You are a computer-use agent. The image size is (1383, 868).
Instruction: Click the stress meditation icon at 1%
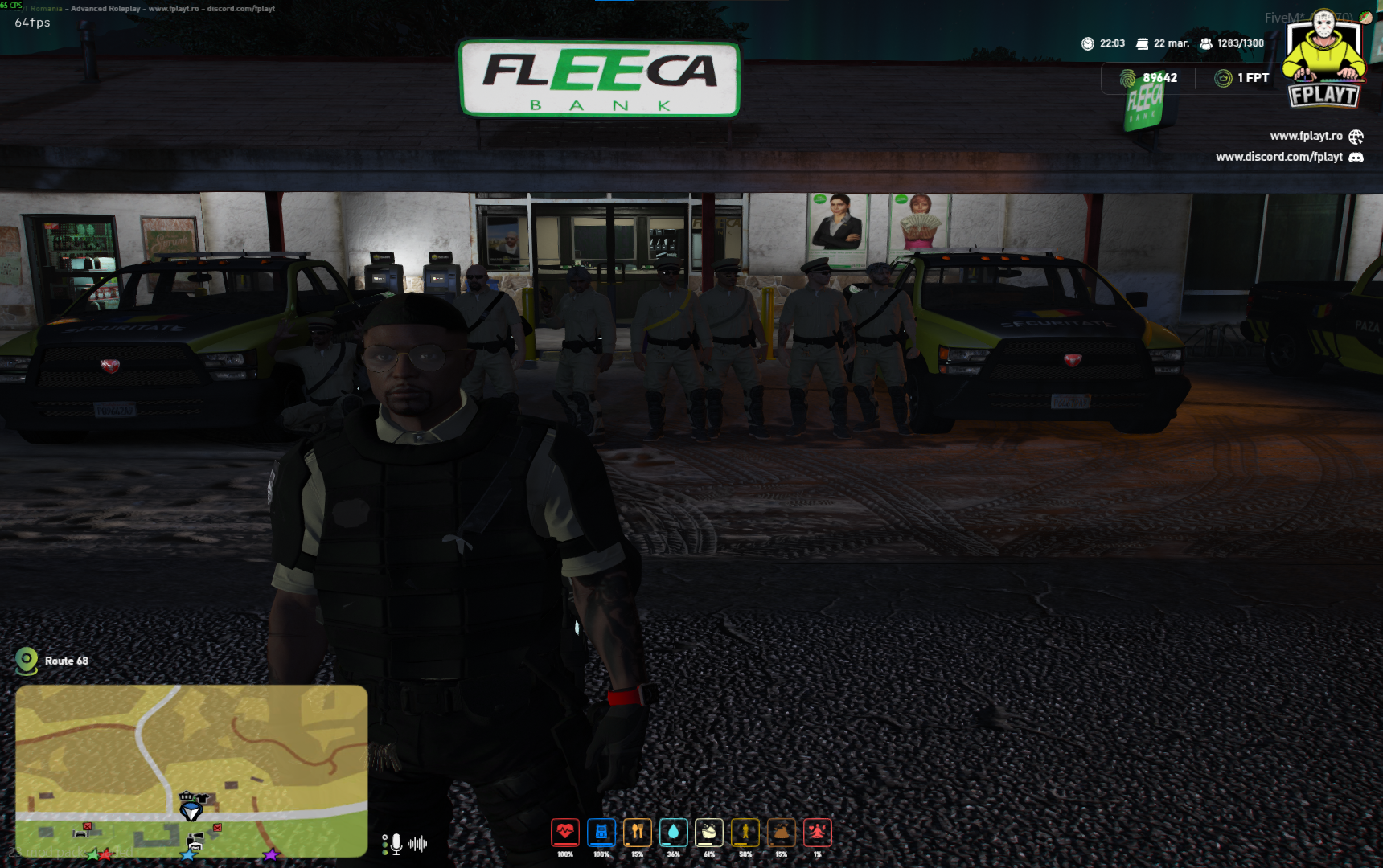(x=817, y=833)
